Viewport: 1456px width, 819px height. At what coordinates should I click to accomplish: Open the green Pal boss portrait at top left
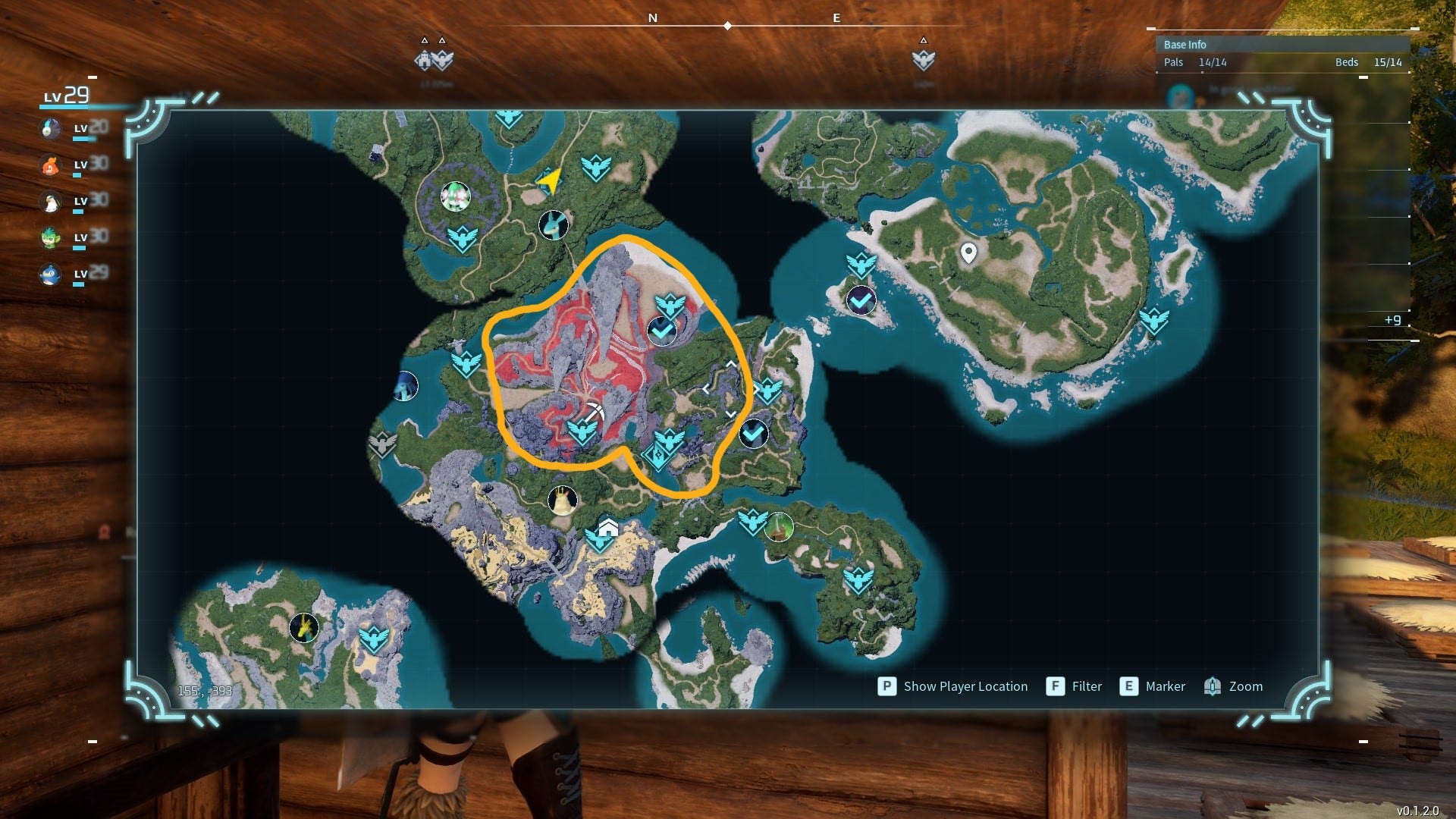tap(455, 196)
